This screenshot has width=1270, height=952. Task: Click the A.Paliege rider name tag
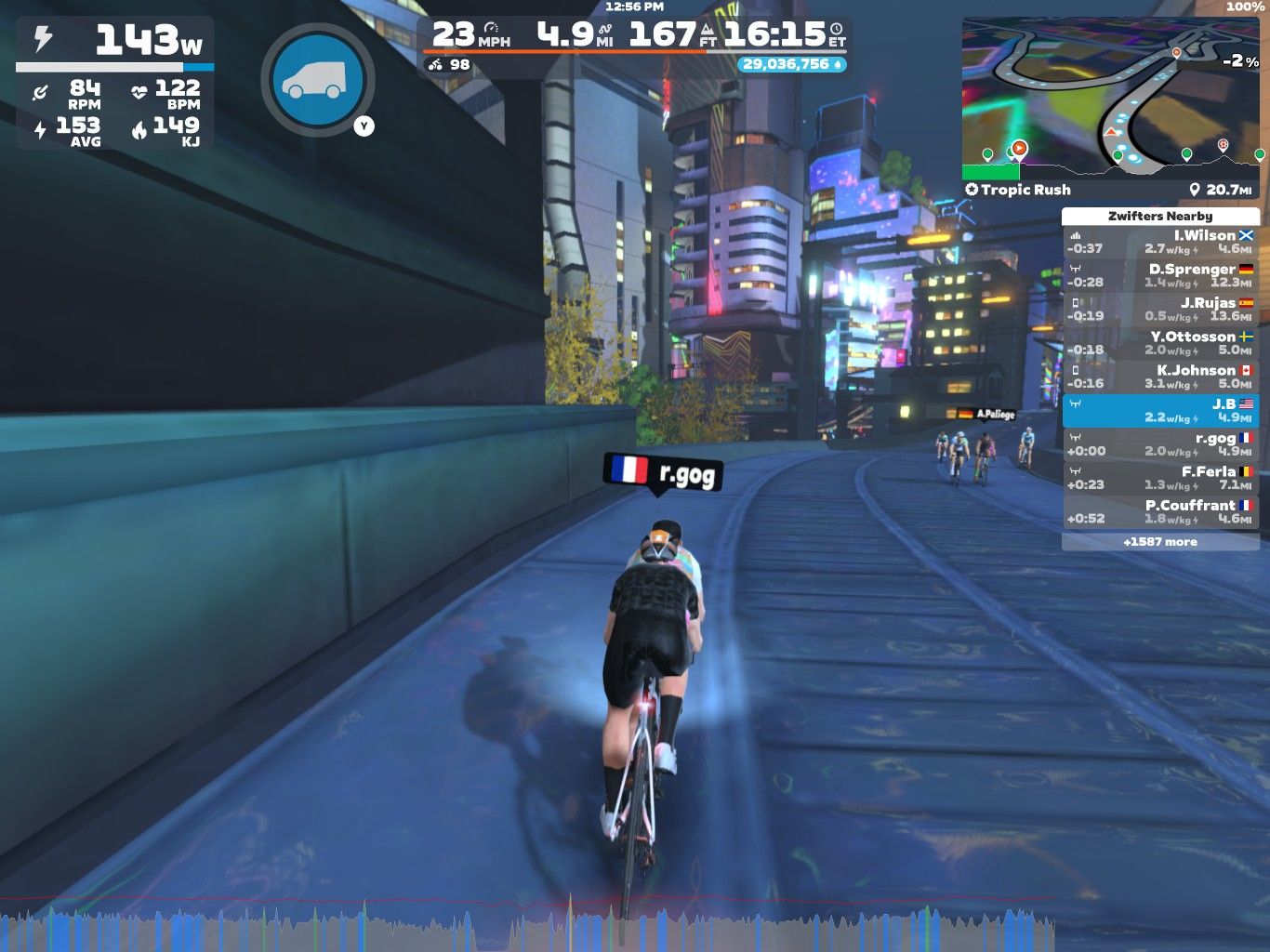point(986,414)
